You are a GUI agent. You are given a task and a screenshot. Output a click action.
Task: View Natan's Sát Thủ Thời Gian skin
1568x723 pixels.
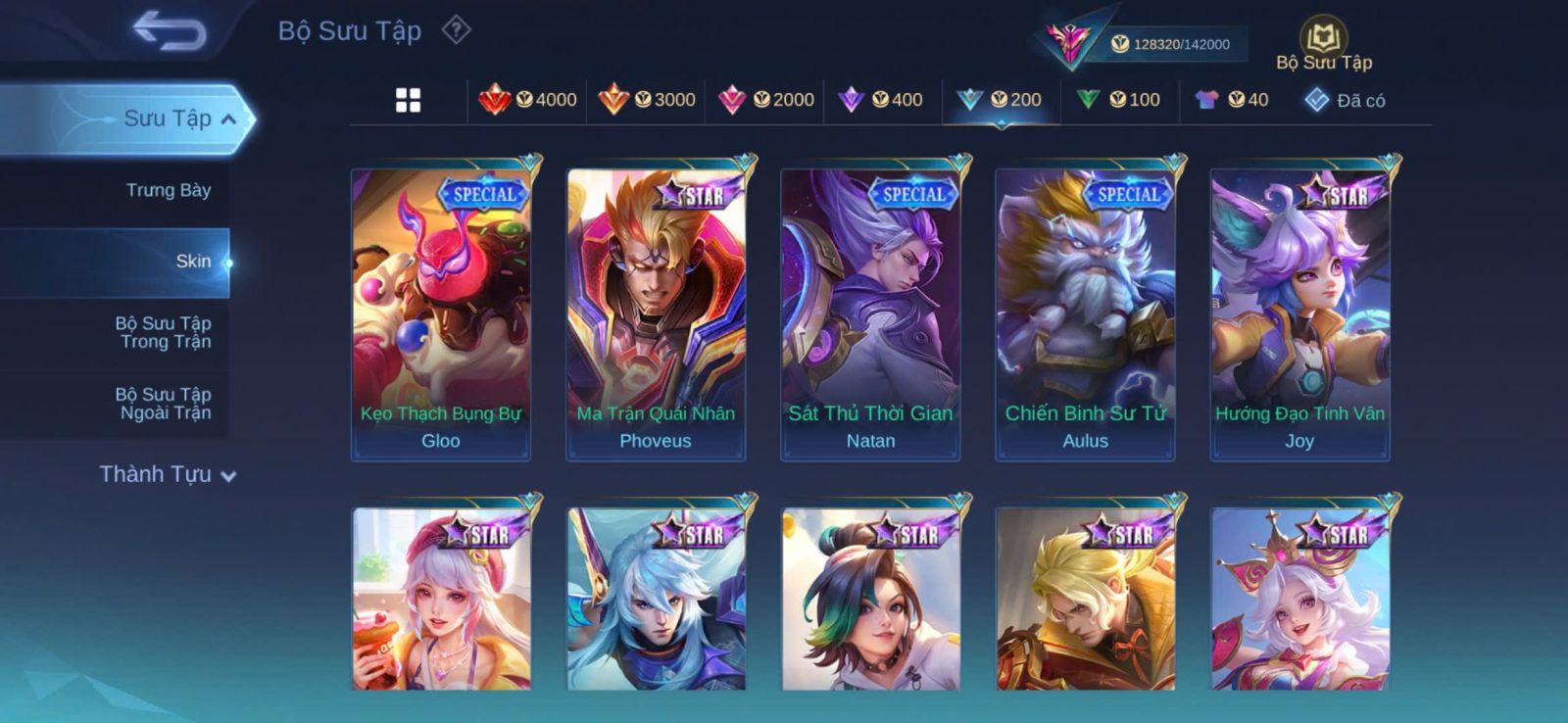tap(870, 313)
